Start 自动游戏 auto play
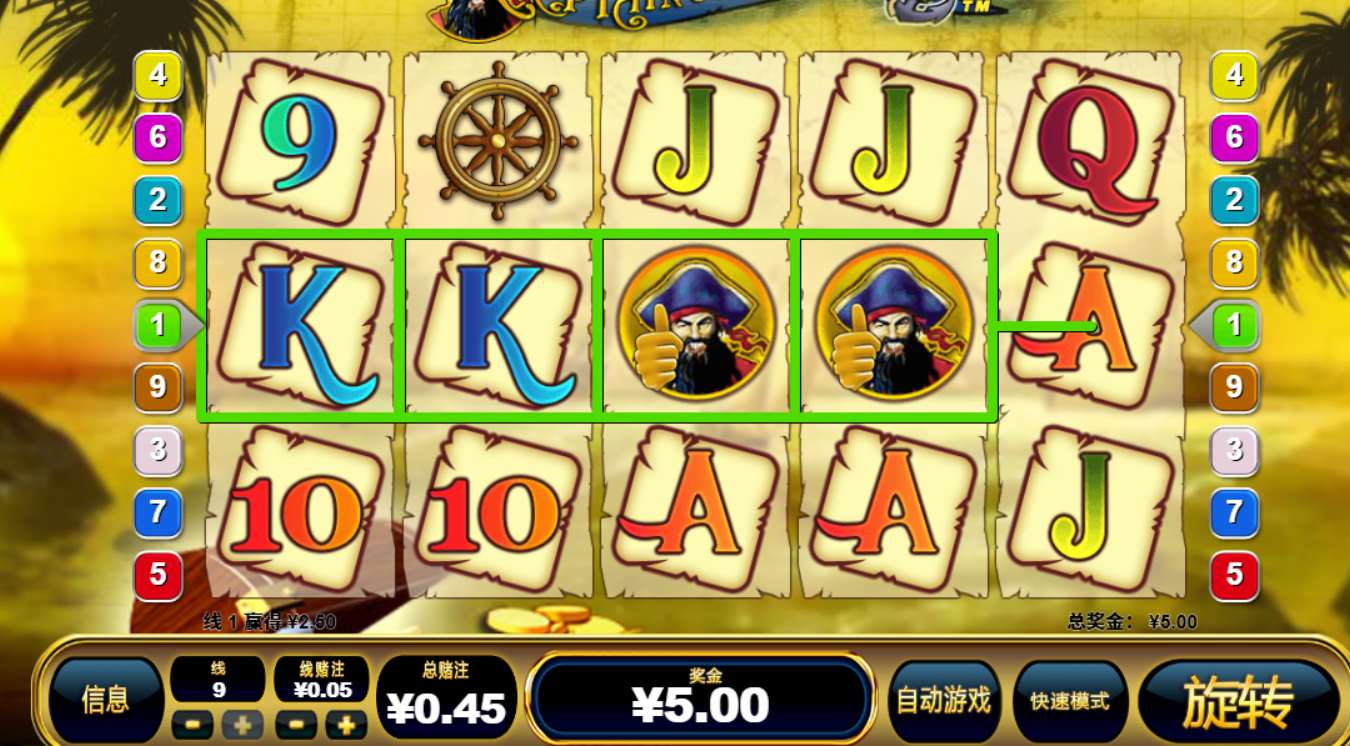 point(943,700)
